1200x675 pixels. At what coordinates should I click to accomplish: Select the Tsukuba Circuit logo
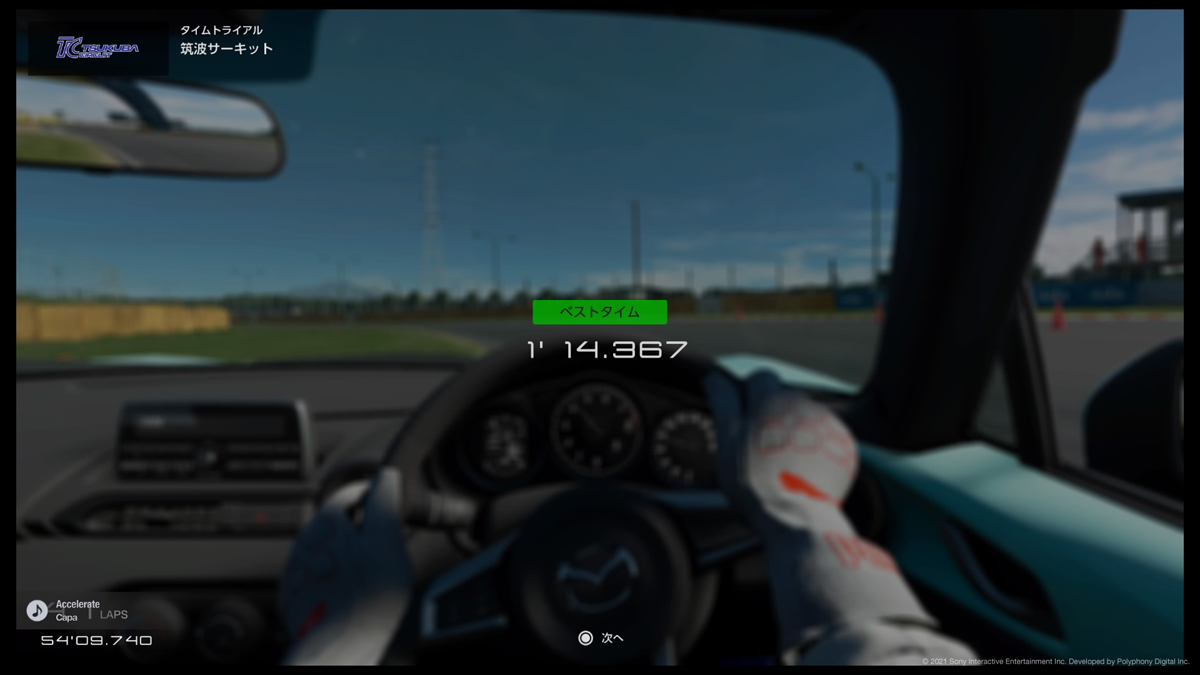click(97, 48)
